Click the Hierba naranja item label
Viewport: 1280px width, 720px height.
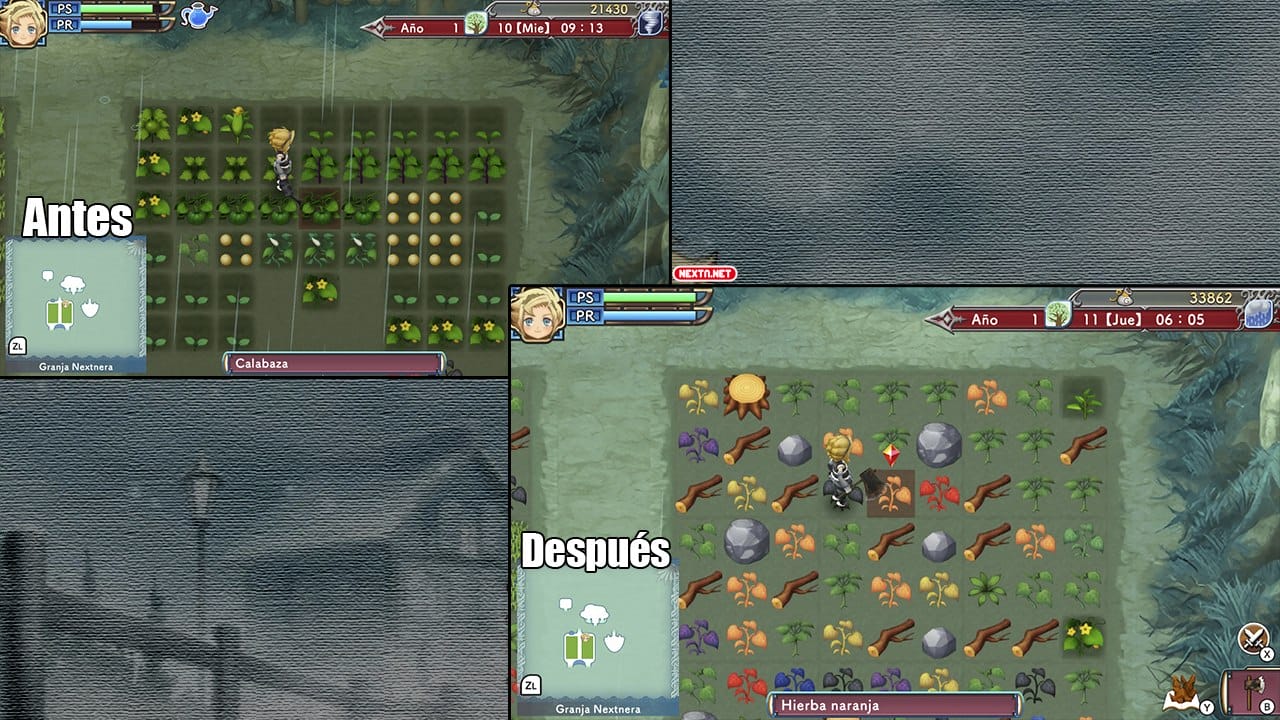click(x=894, y=705)
